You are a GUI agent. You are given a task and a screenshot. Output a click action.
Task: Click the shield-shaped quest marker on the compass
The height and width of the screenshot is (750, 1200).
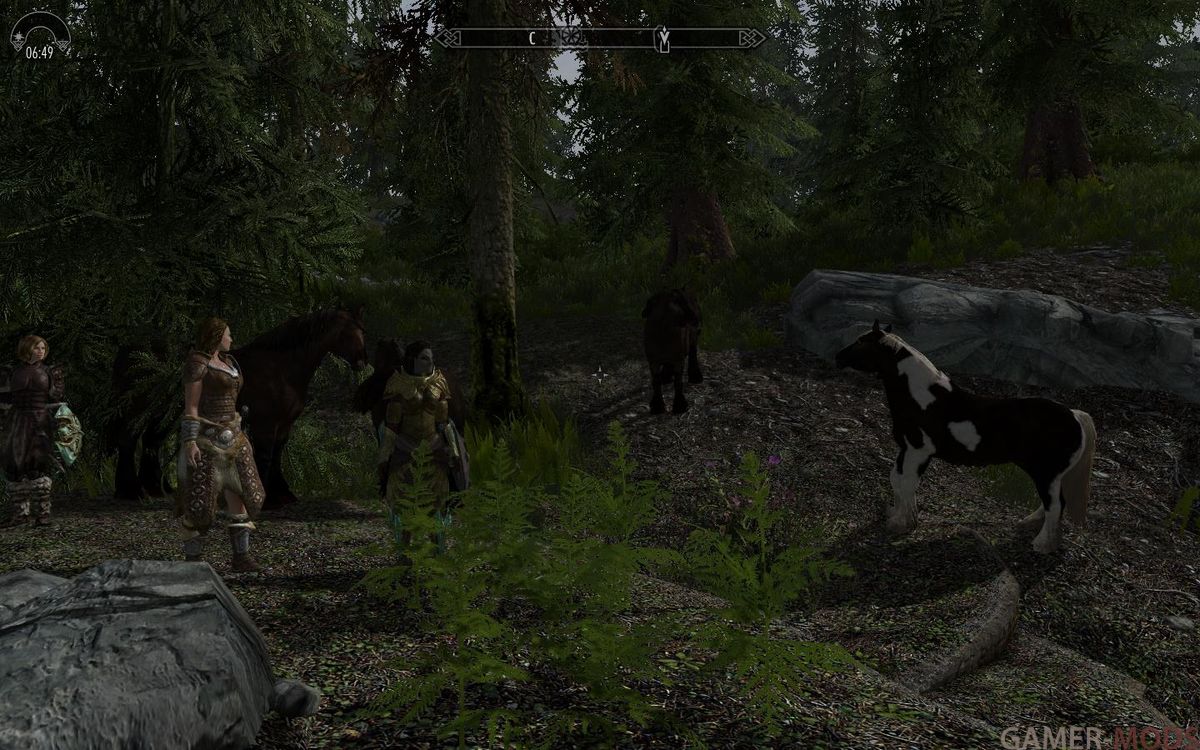click(x=662, y=39)
